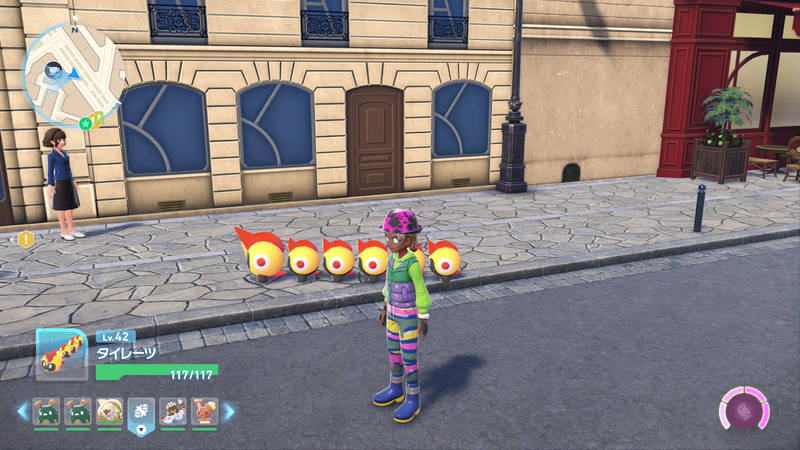Cycle party left with the left arrow
800x450 pixels.
pyautogui.click(x=22, y=410)
